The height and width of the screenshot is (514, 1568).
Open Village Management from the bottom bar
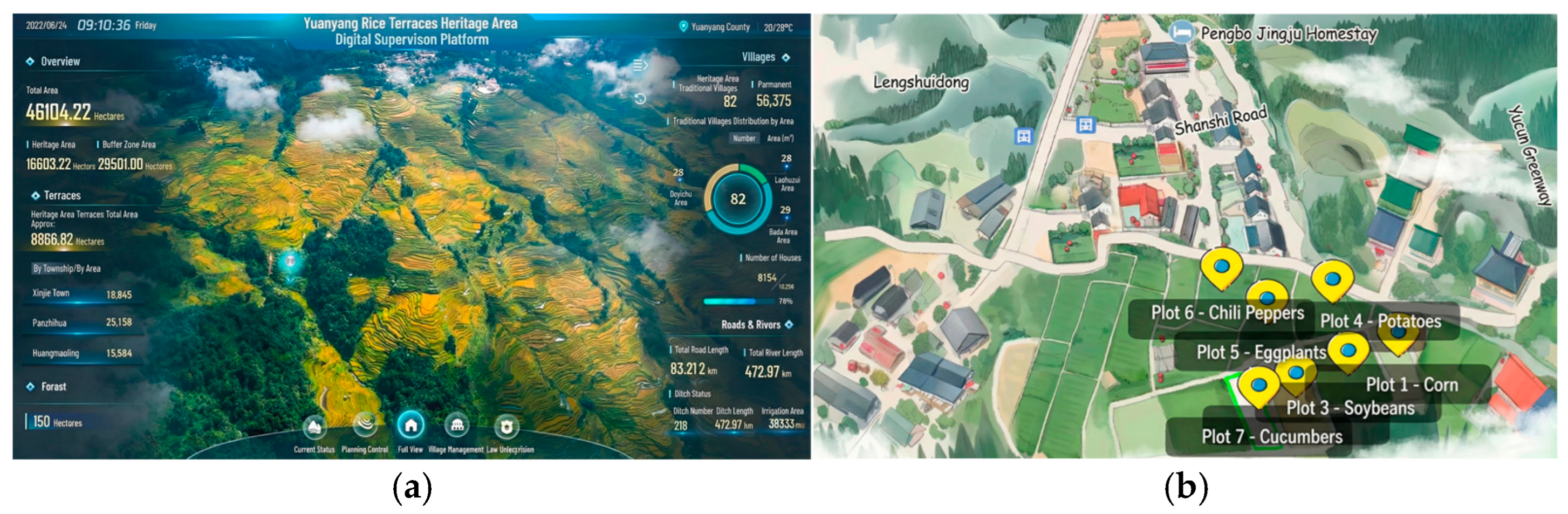tap(456, 425)
